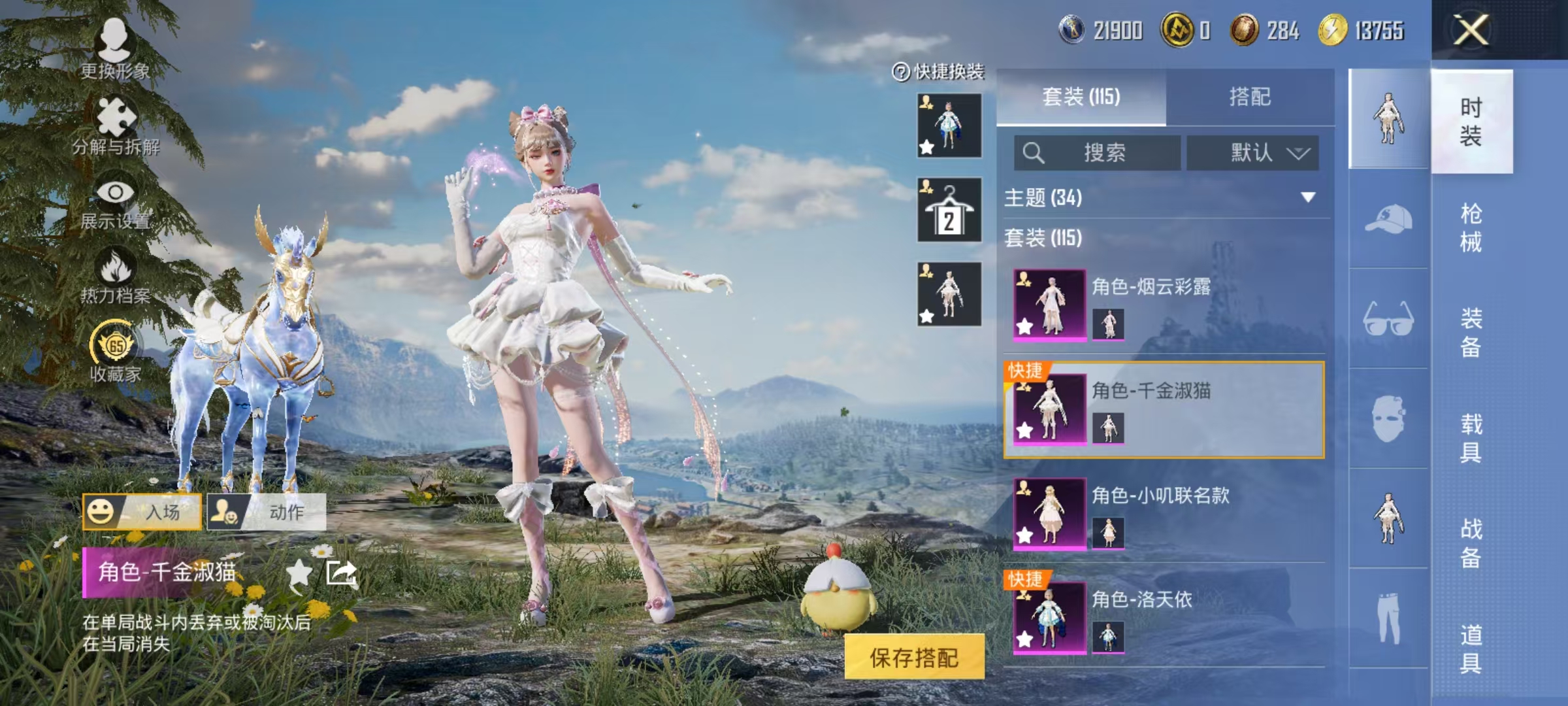The height and width of the screenshot is (706, 1568).
Task: Collapse the 主题 (34) section
Action: [1307, 196]
